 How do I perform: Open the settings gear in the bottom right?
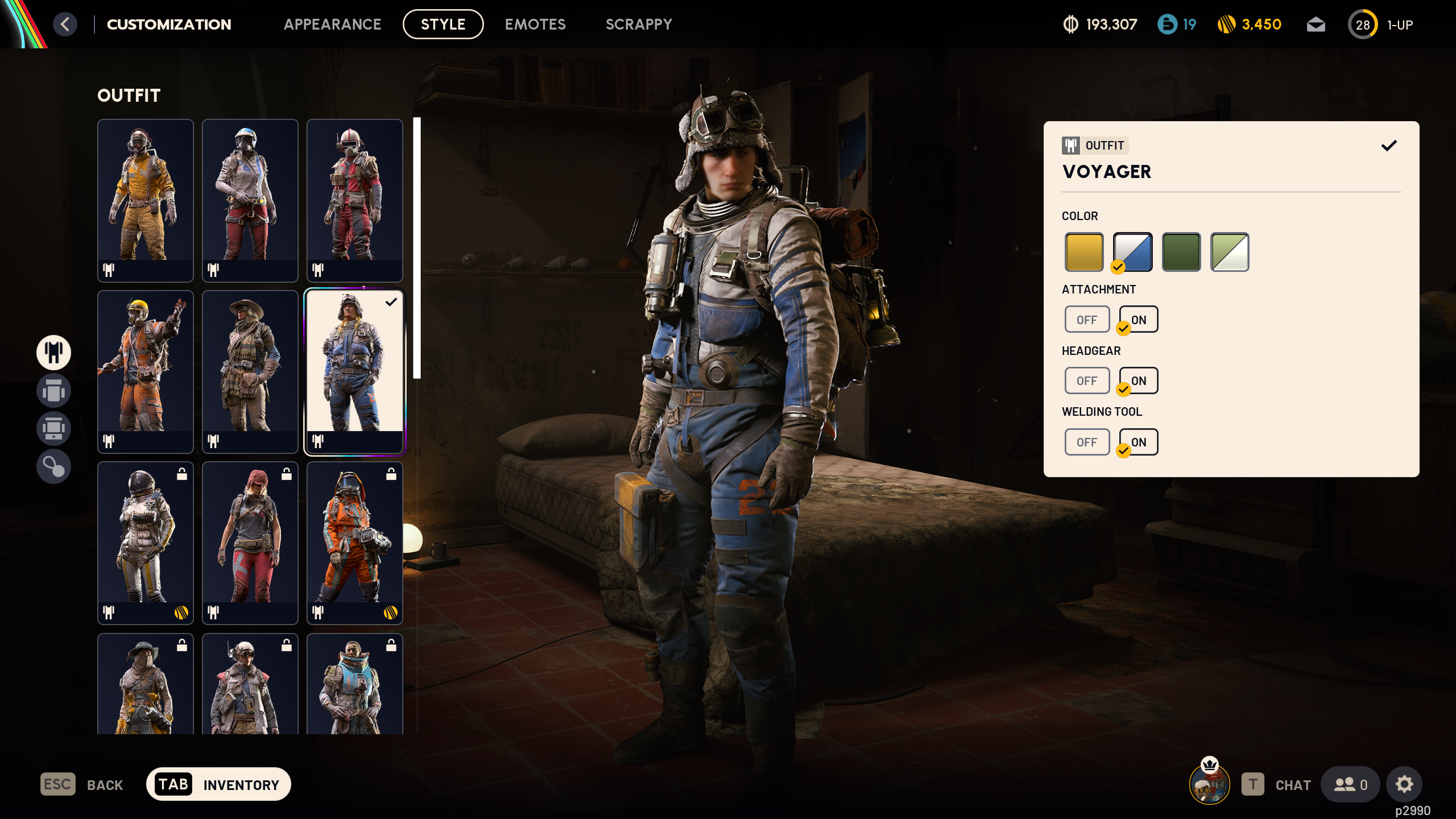pos(1404,784)
